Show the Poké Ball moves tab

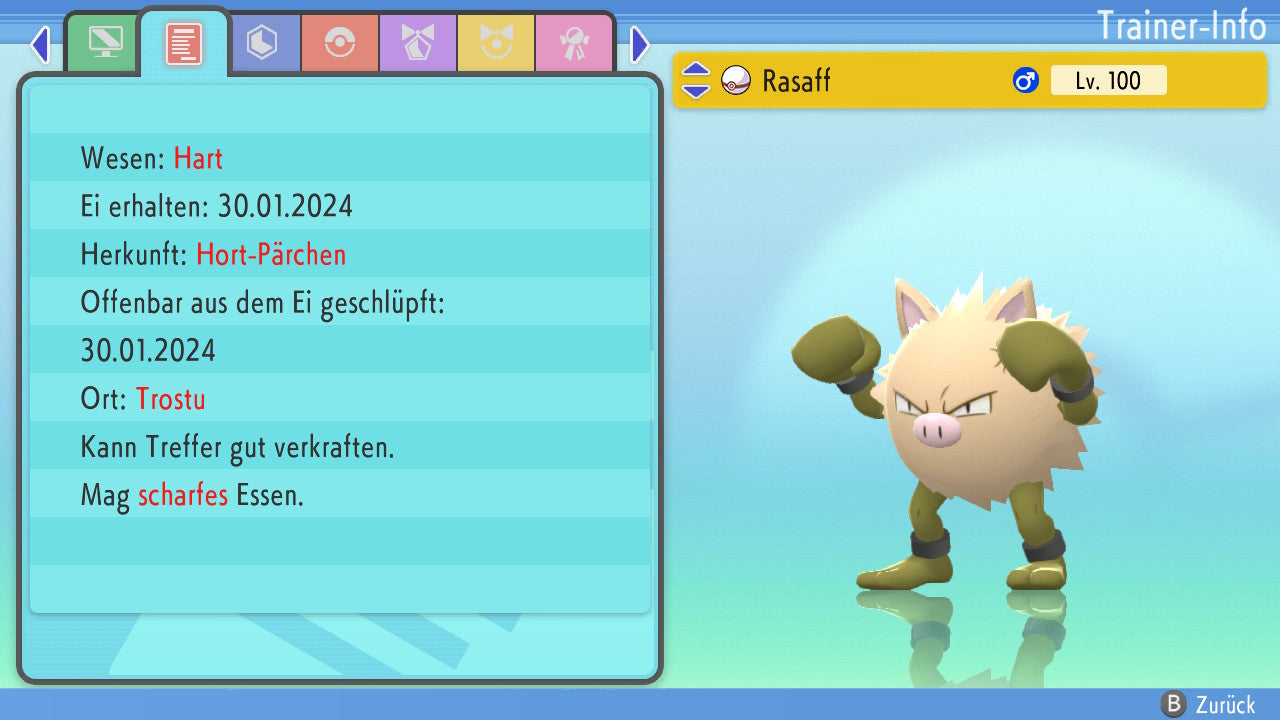(340, 43)
